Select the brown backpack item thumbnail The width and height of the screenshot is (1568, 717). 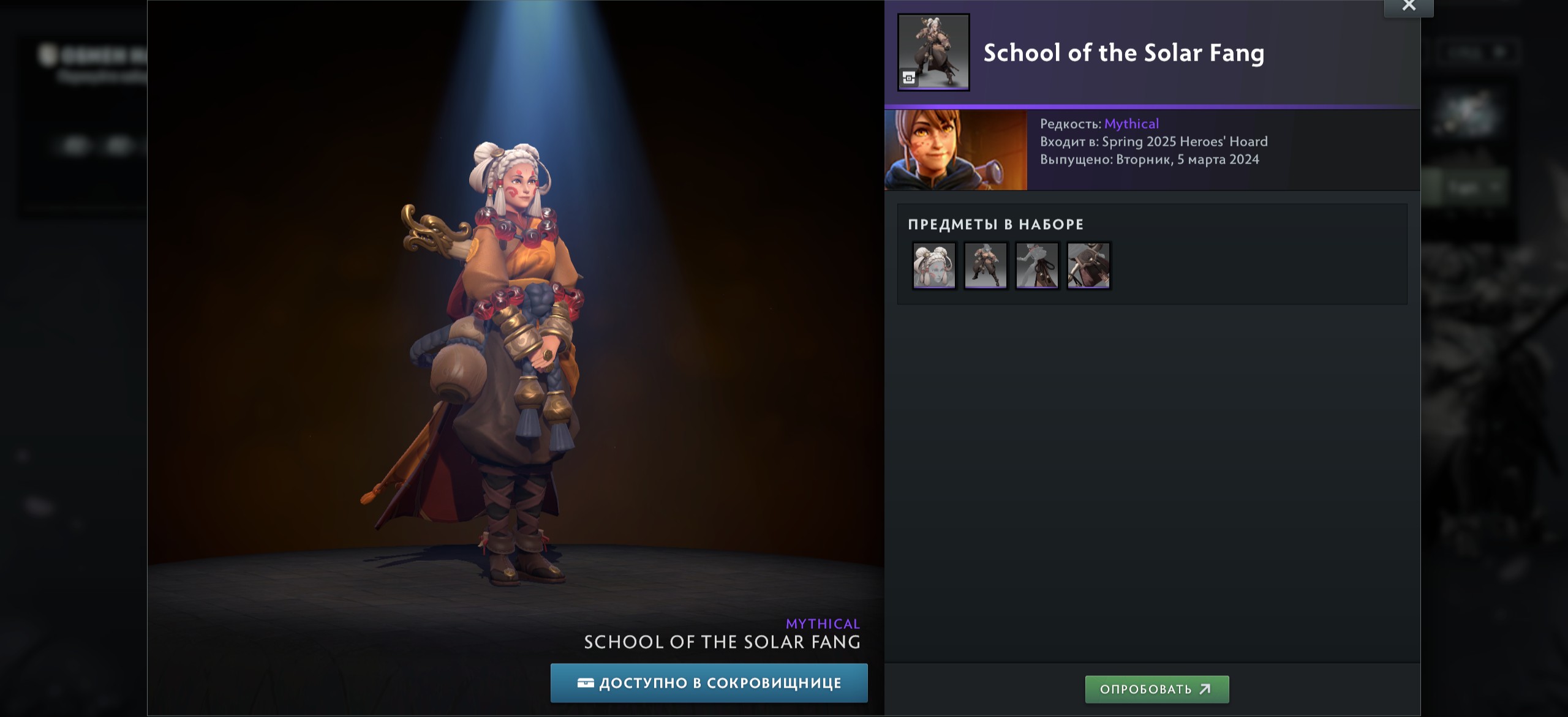point(1088,266)
